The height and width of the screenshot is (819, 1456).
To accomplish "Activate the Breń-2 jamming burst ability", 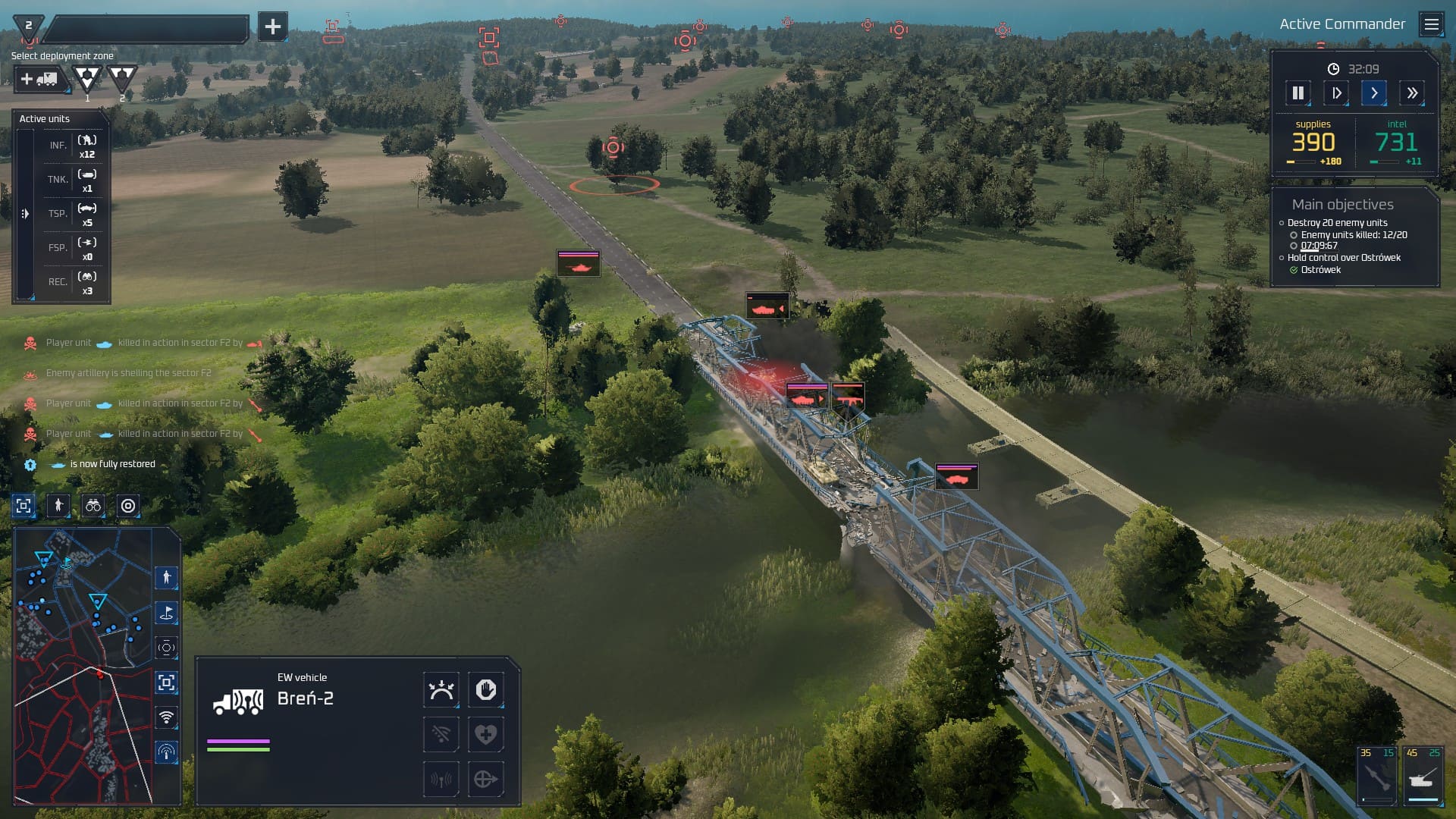I will (x=441, y=690).
